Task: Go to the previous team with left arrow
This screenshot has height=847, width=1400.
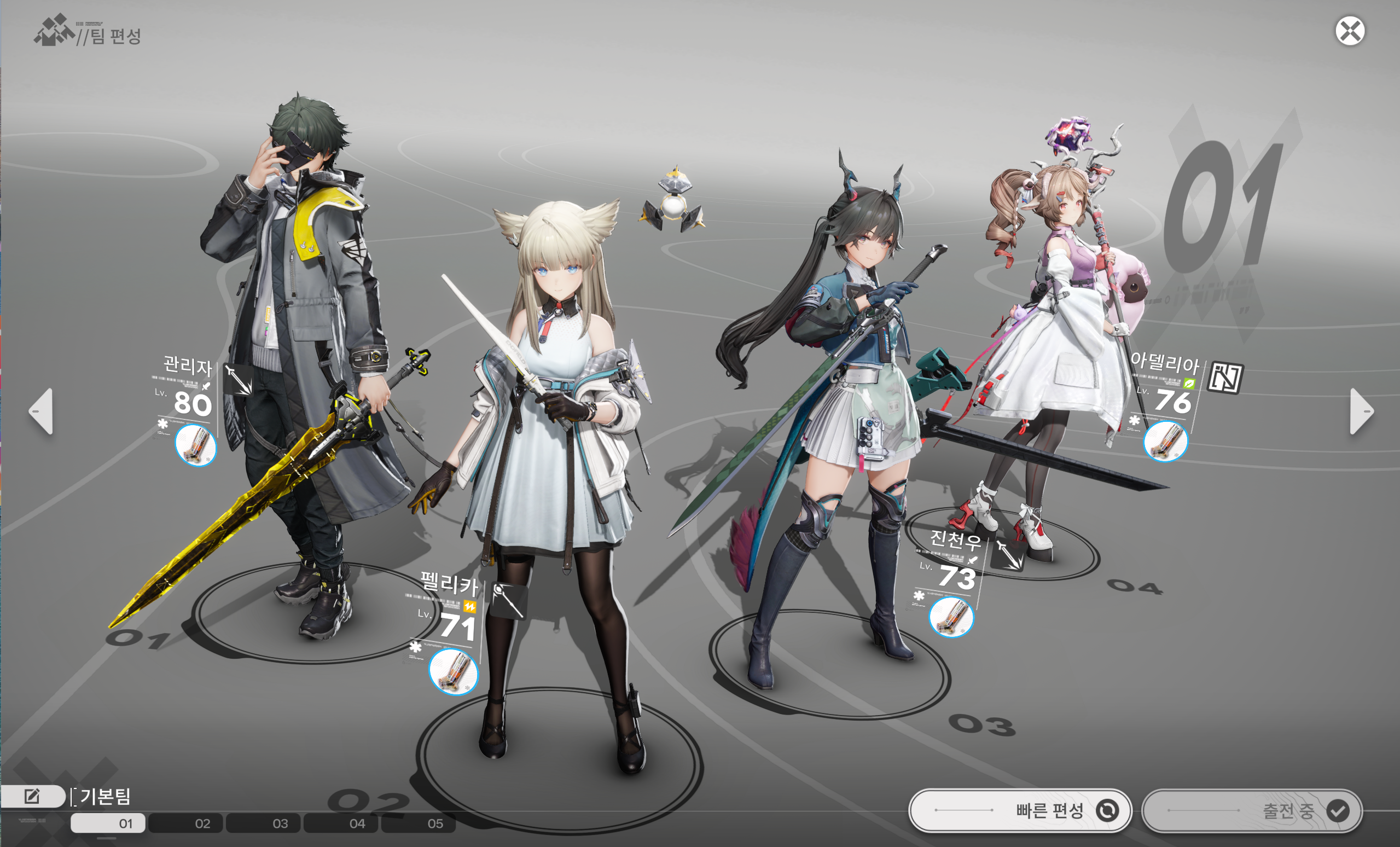Action: point(42,411)
